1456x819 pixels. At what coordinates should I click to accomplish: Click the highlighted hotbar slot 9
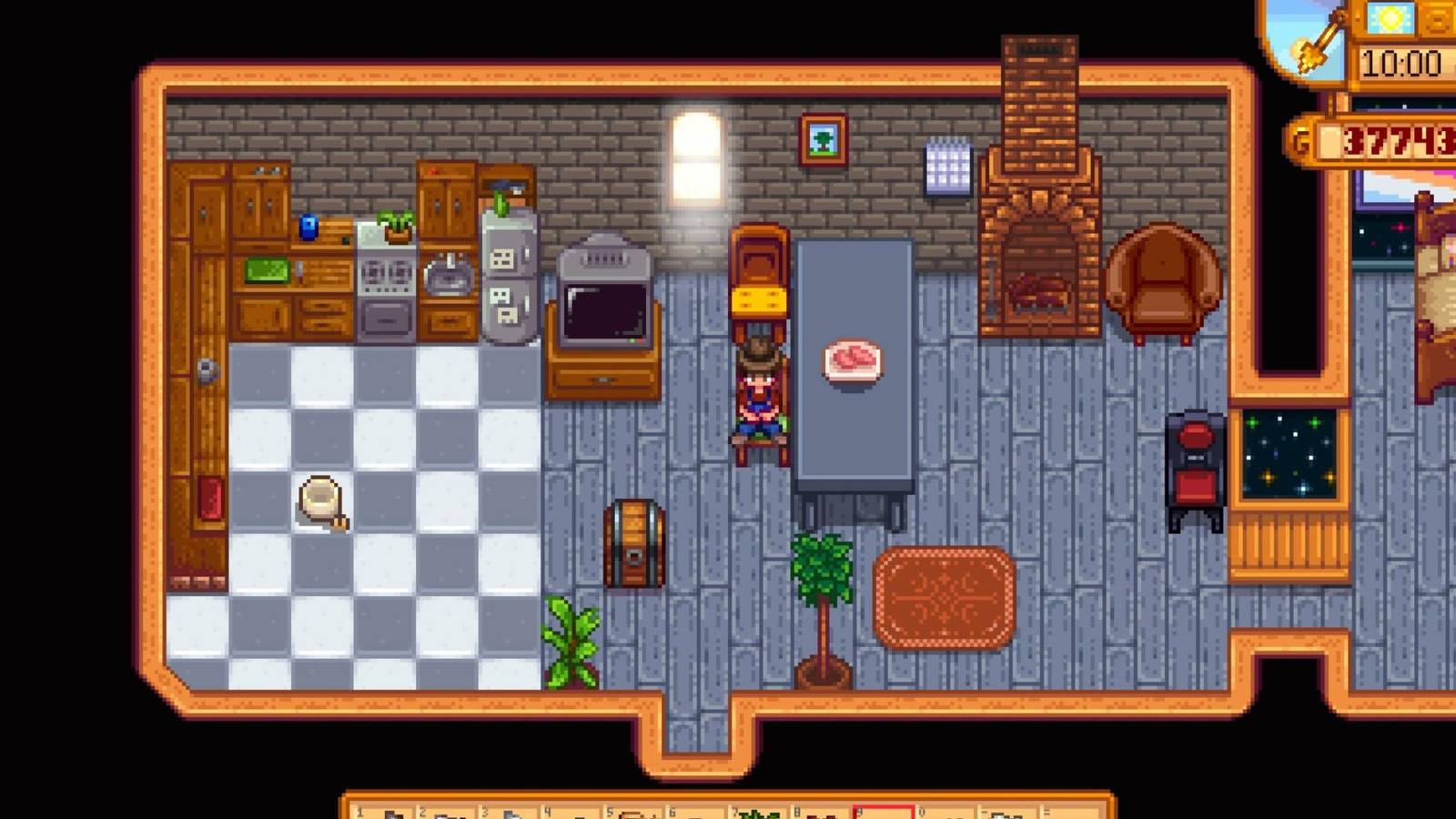[883, 813]
